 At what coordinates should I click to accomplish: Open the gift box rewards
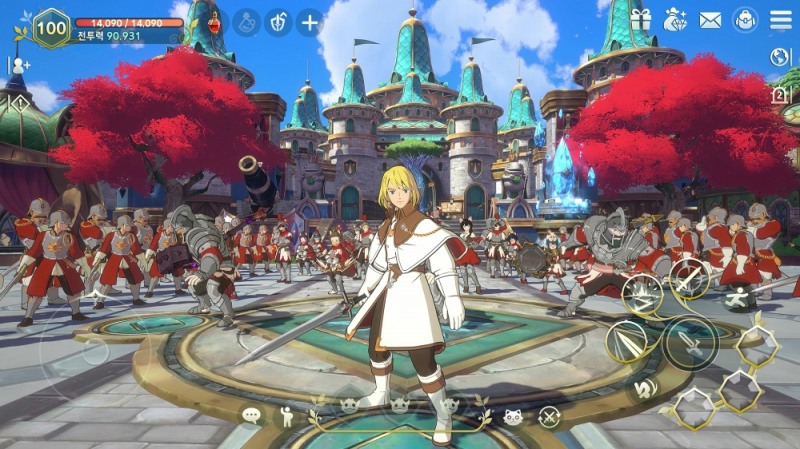[641, 19]
